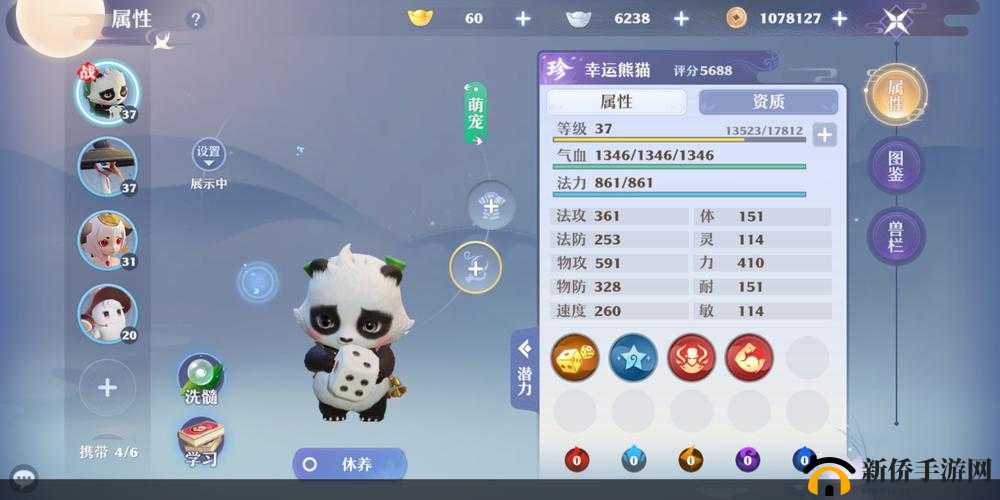Select the blue star skill icon

click(633, 357)
